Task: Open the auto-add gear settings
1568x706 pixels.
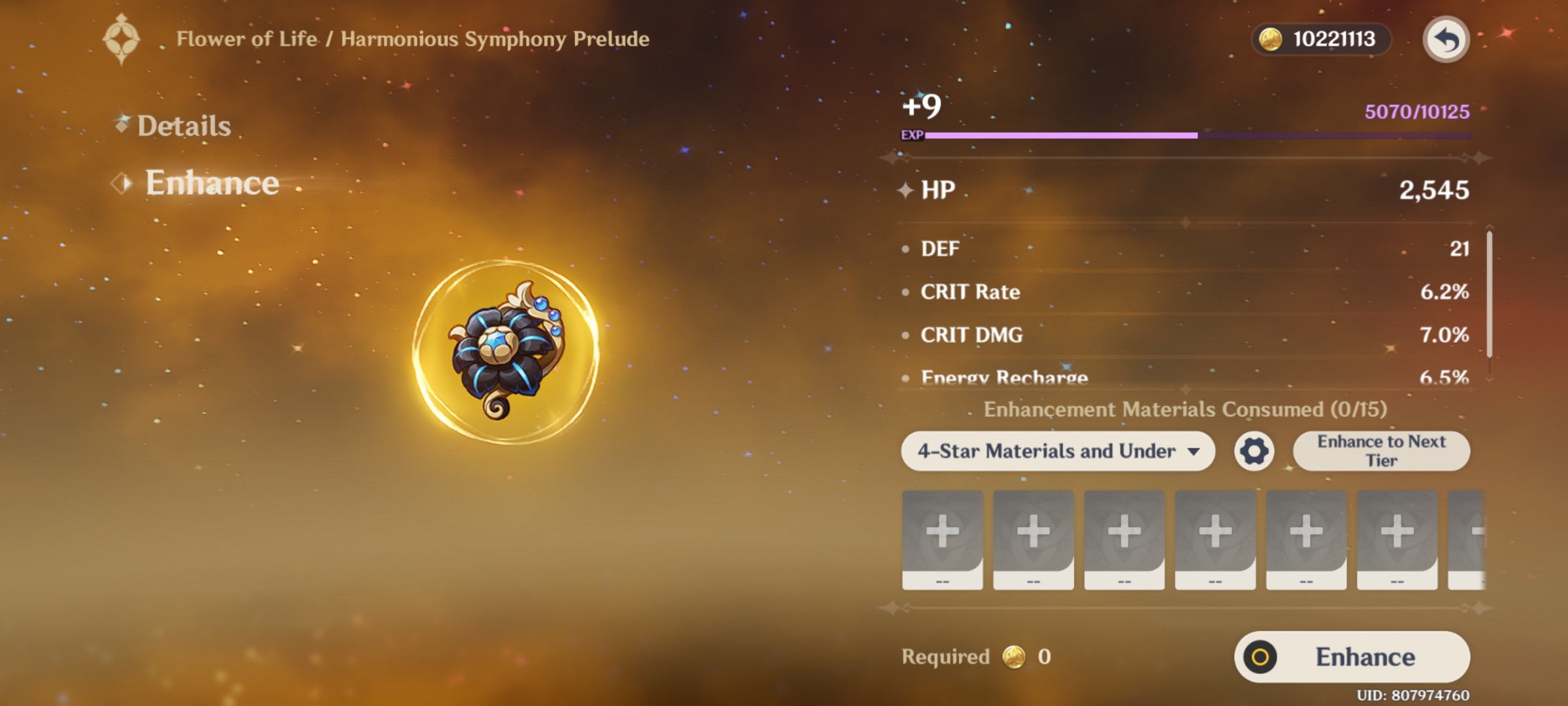Action: [x=1254, y=451]
